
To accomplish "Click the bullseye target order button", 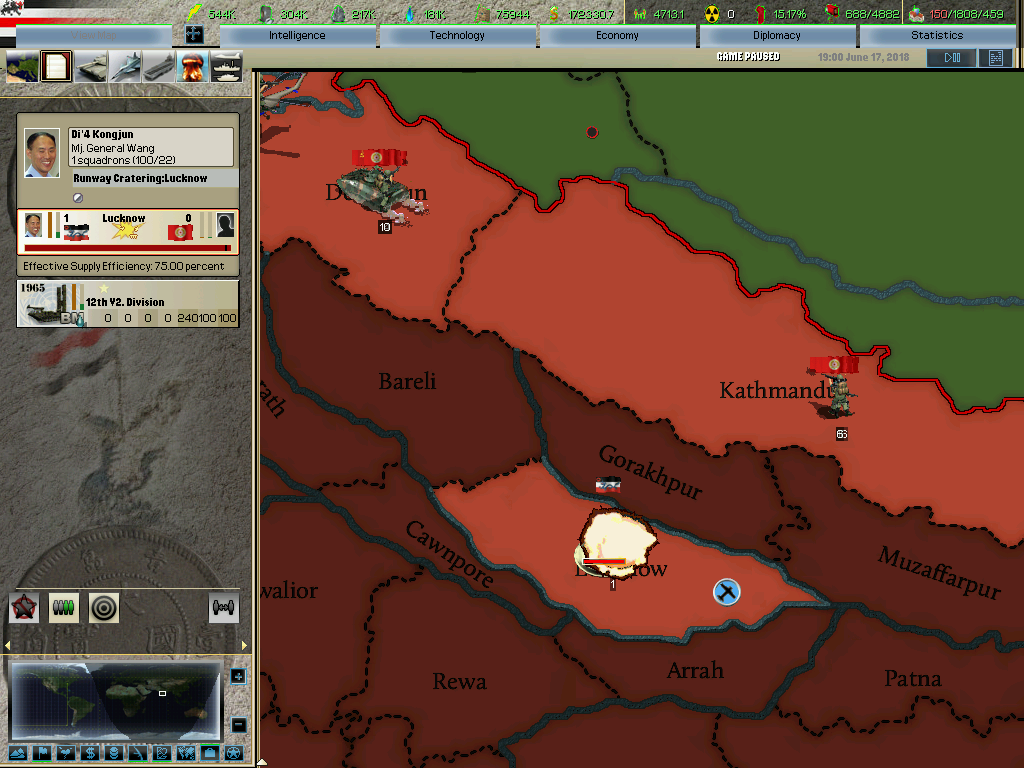I will point(104,607).
